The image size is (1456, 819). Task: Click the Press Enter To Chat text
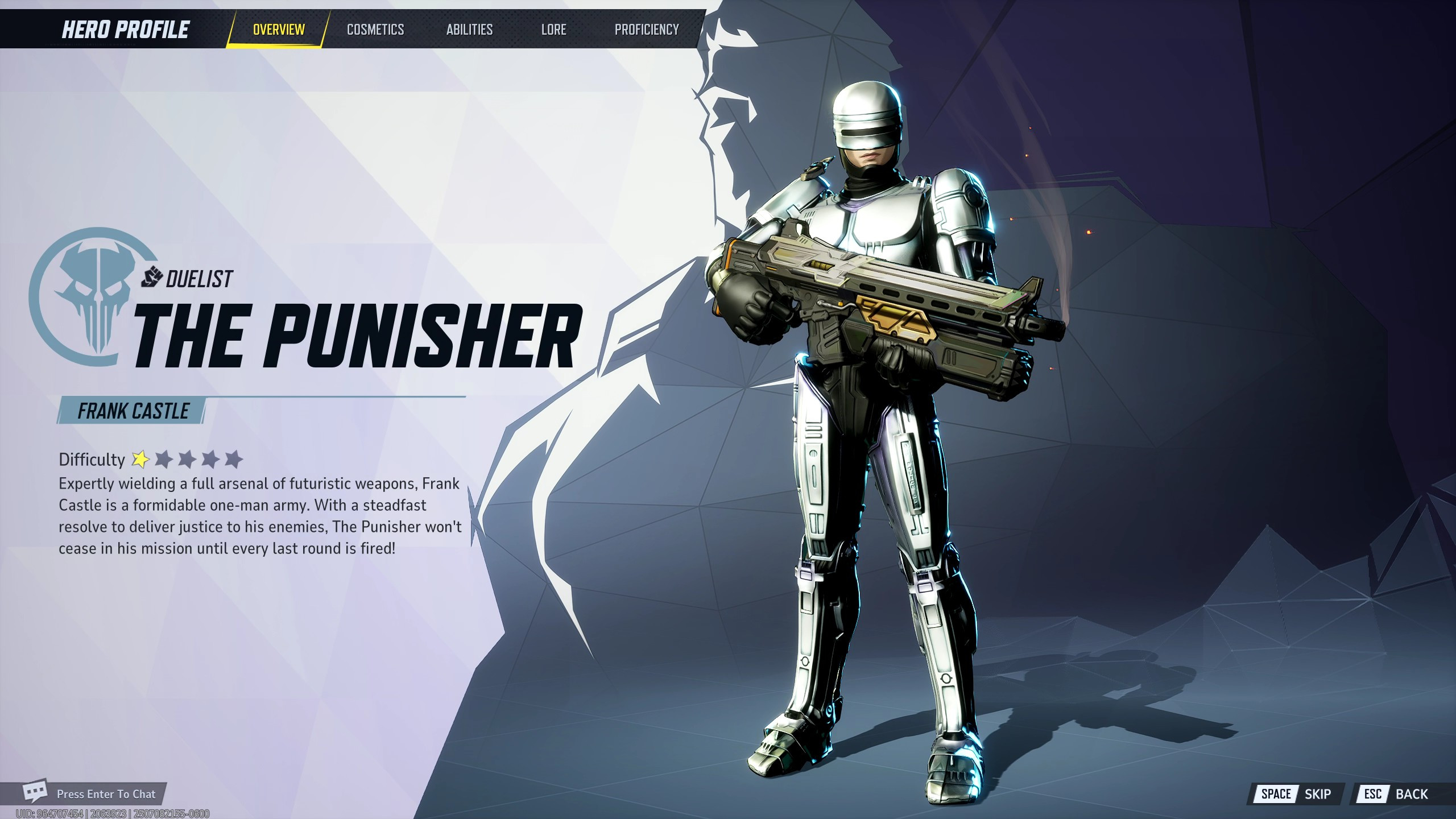[x=107, y=793]
